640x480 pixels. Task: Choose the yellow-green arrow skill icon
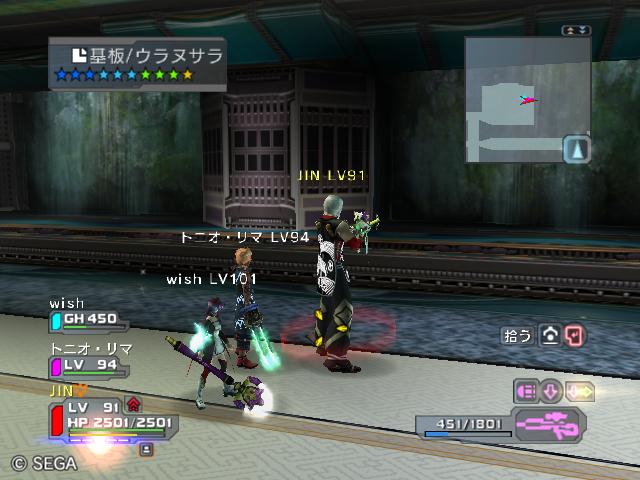pyautogui.click(x=581, y=391)
